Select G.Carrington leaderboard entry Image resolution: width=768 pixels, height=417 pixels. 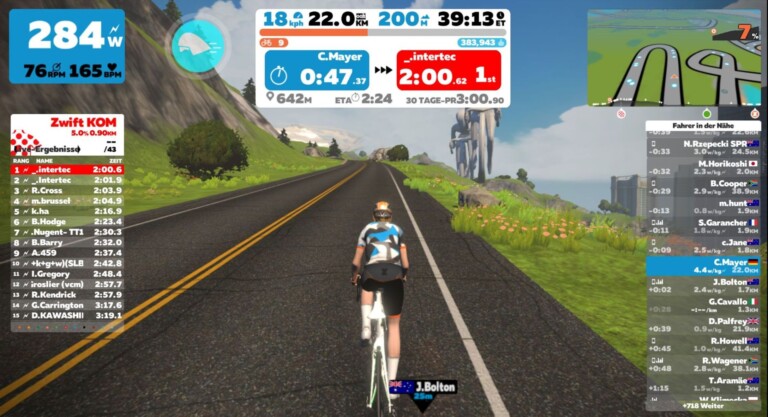tap(66, 305)
